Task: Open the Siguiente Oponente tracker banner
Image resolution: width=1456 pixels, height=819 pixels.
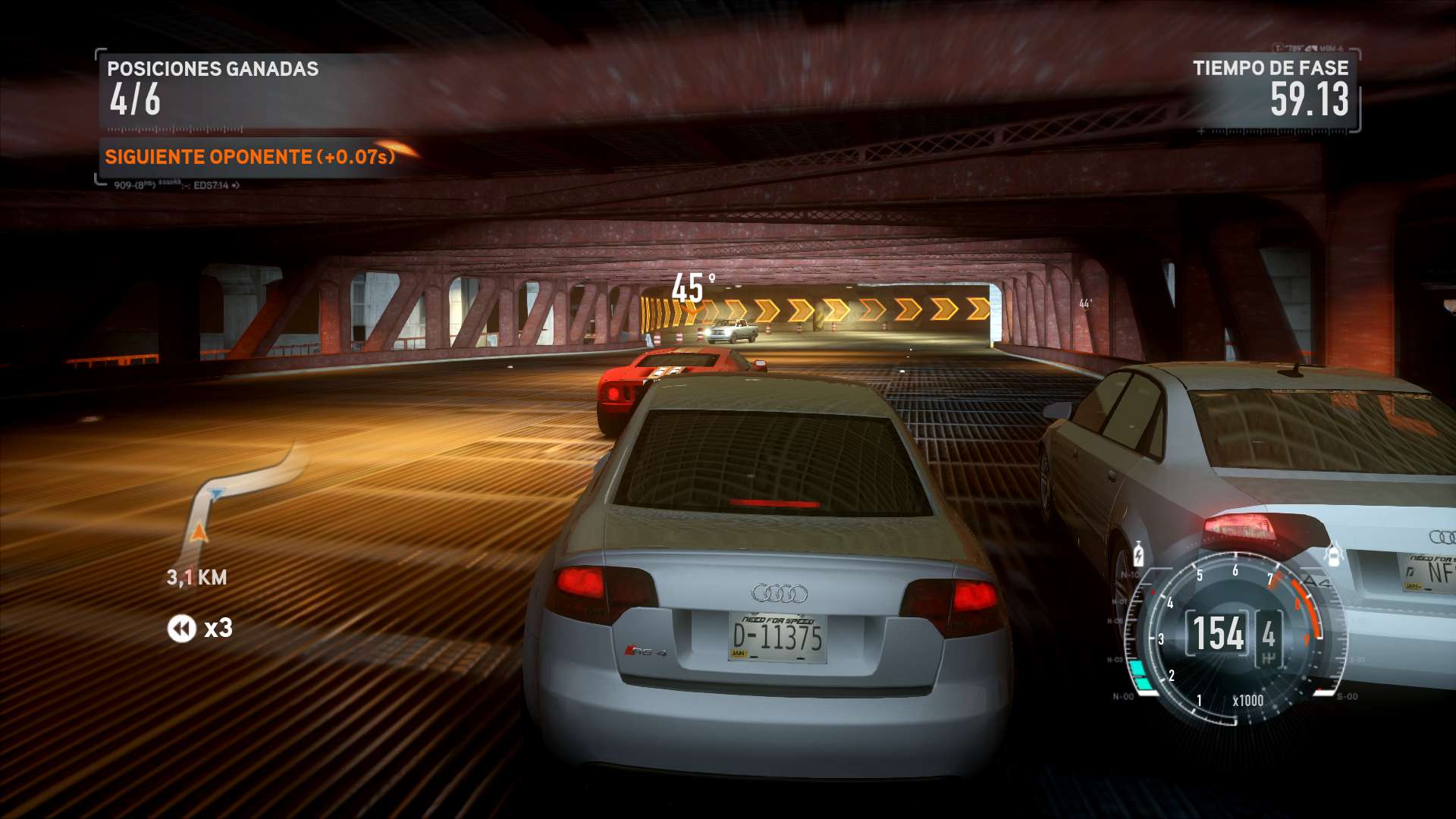Action: pyautogui.click(x=250, y=157)
